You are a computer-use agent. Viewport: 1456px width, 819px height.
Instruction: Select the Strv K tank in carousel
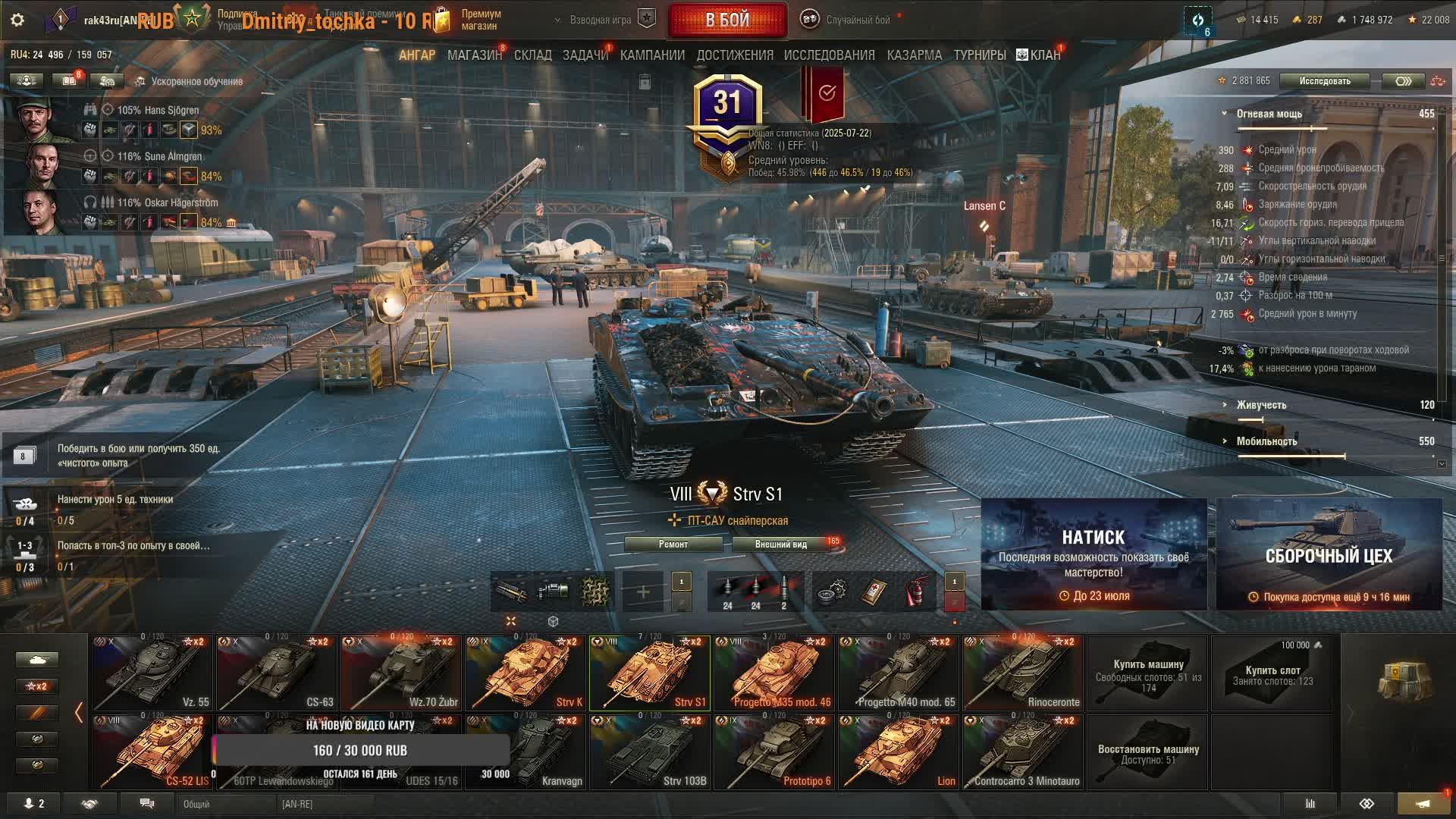525,673
